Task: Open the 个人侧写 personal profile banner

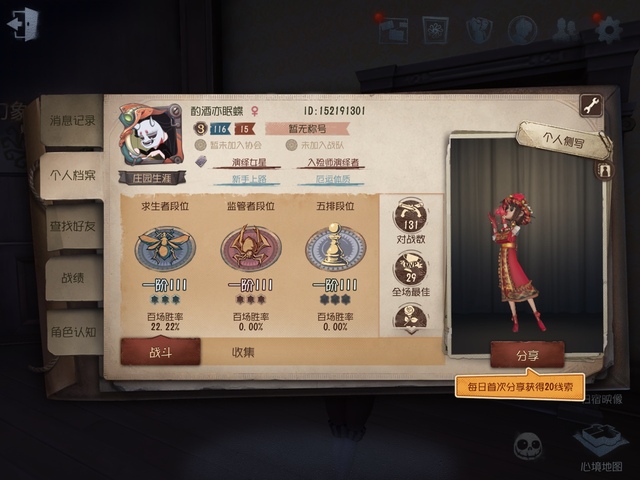Action: click(564, 141)
